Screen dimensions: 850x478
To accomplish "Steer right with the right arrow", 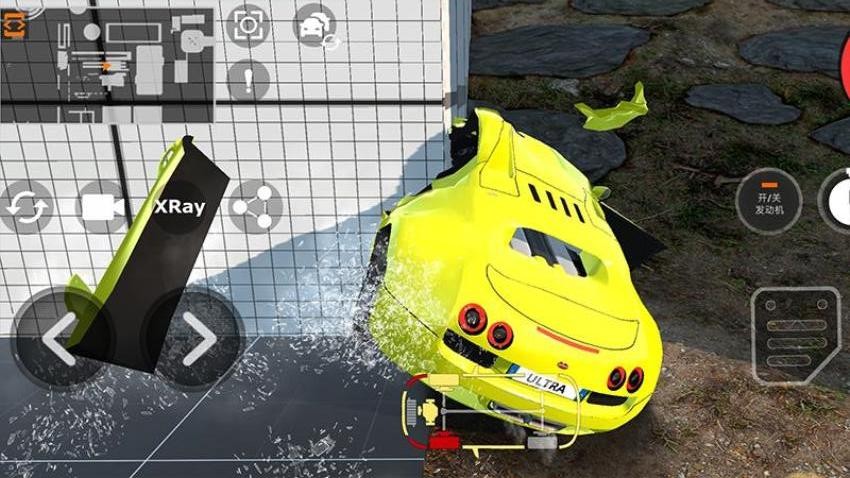I will click(x=195, y=340).
